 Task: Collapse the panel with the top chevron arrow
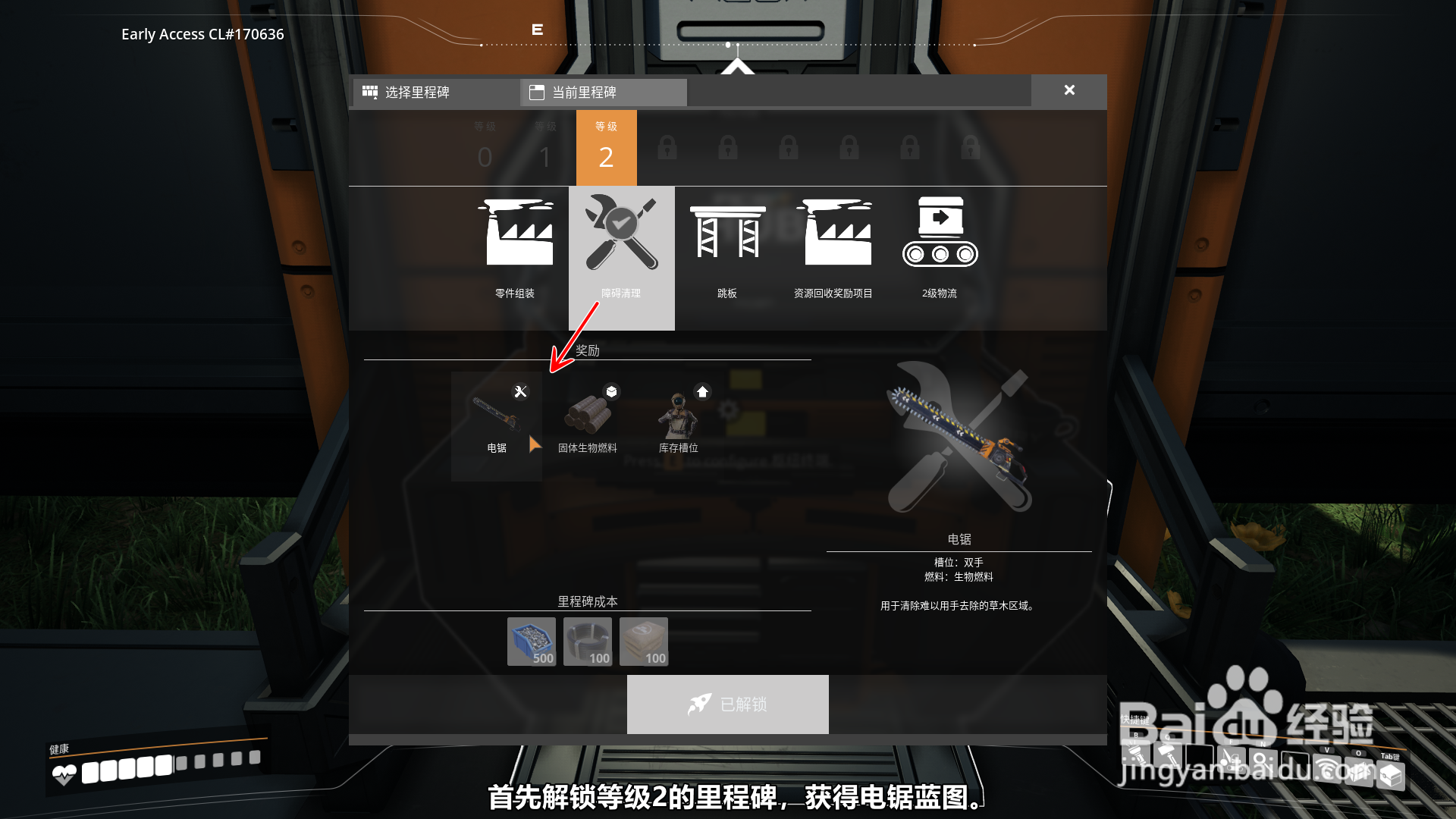(x=737, y=67)
